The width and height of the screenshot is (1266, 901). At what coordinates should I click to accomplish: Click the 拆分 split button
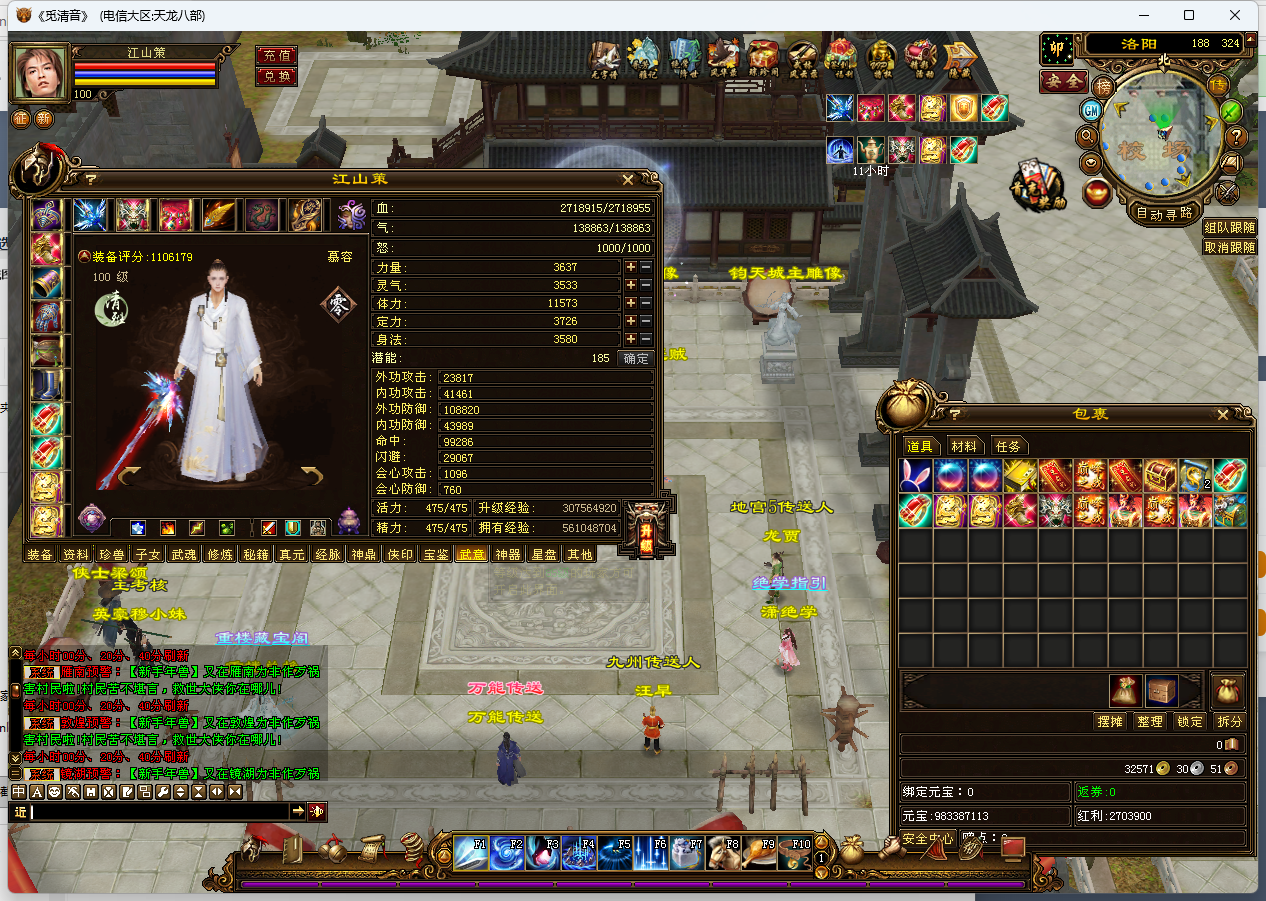click(x=1229, y=721)
